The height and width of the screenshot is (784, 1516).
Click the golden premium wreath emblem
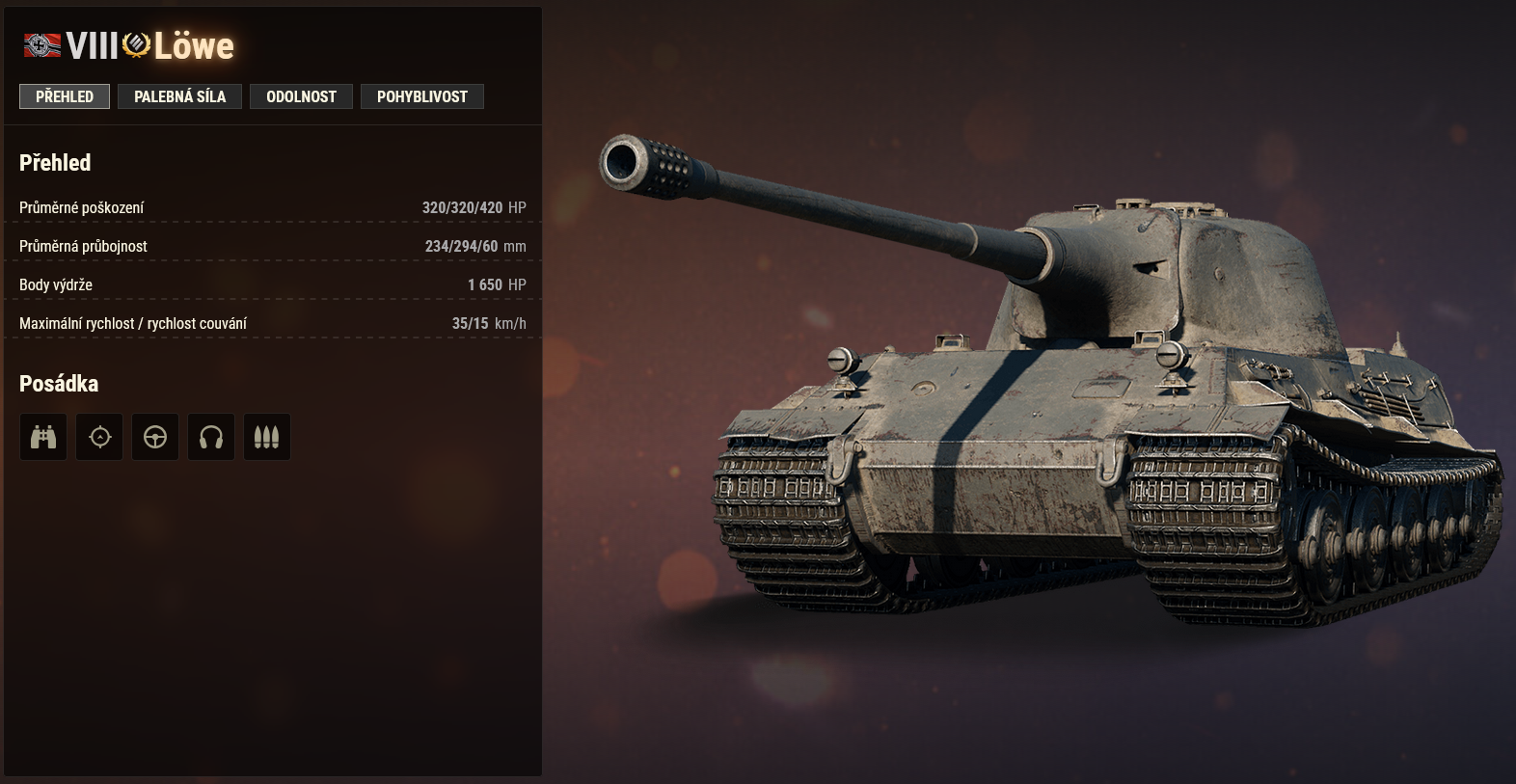click(135, 44)
